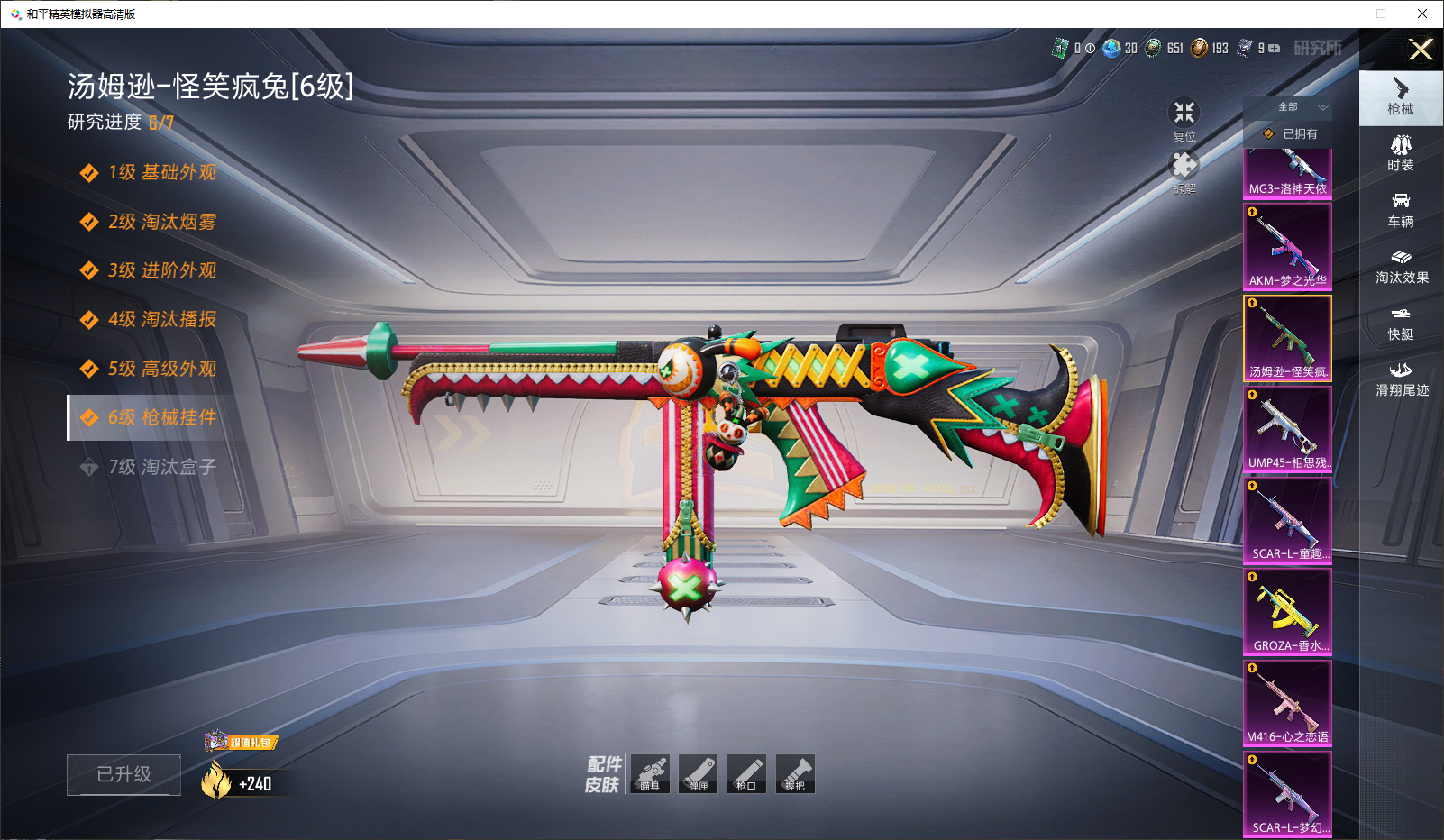Close the research lab screen
The height and width of the screenshot is (840, 1444).
1421,50
